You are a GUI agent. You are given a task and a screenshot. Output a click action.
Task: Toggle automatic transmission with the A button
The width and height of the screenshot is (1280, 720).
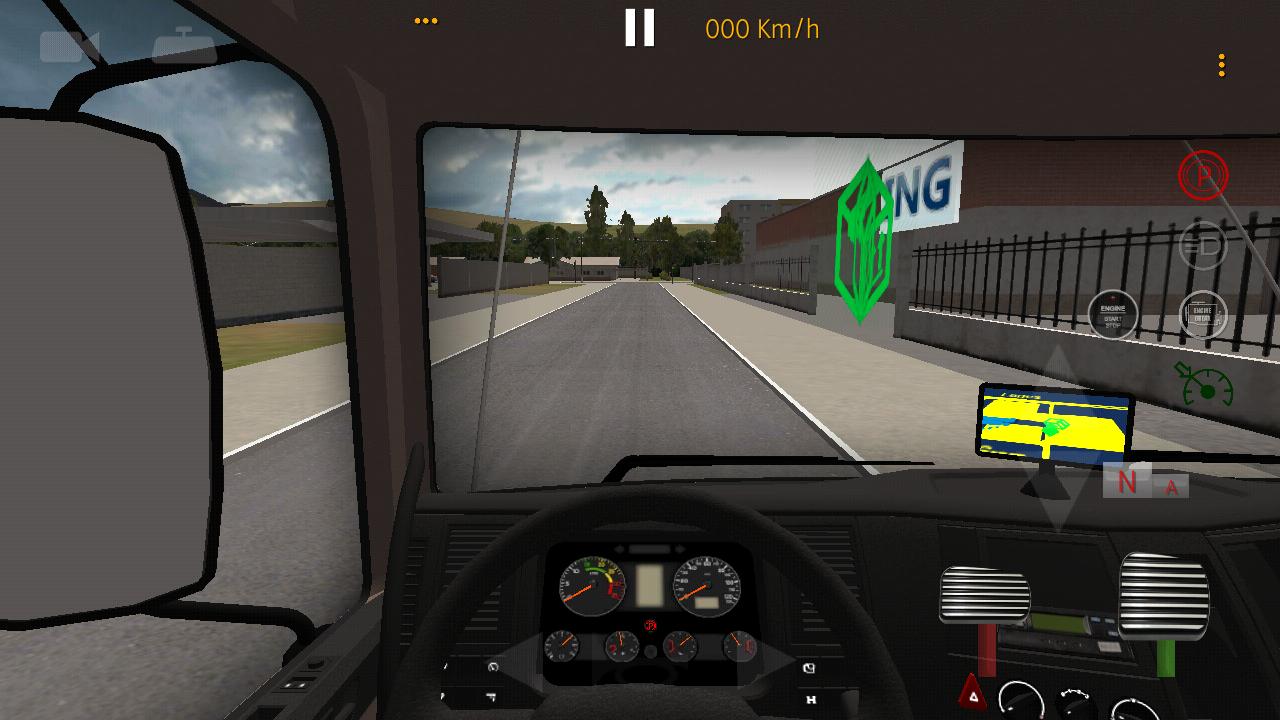click(1171, 486)
